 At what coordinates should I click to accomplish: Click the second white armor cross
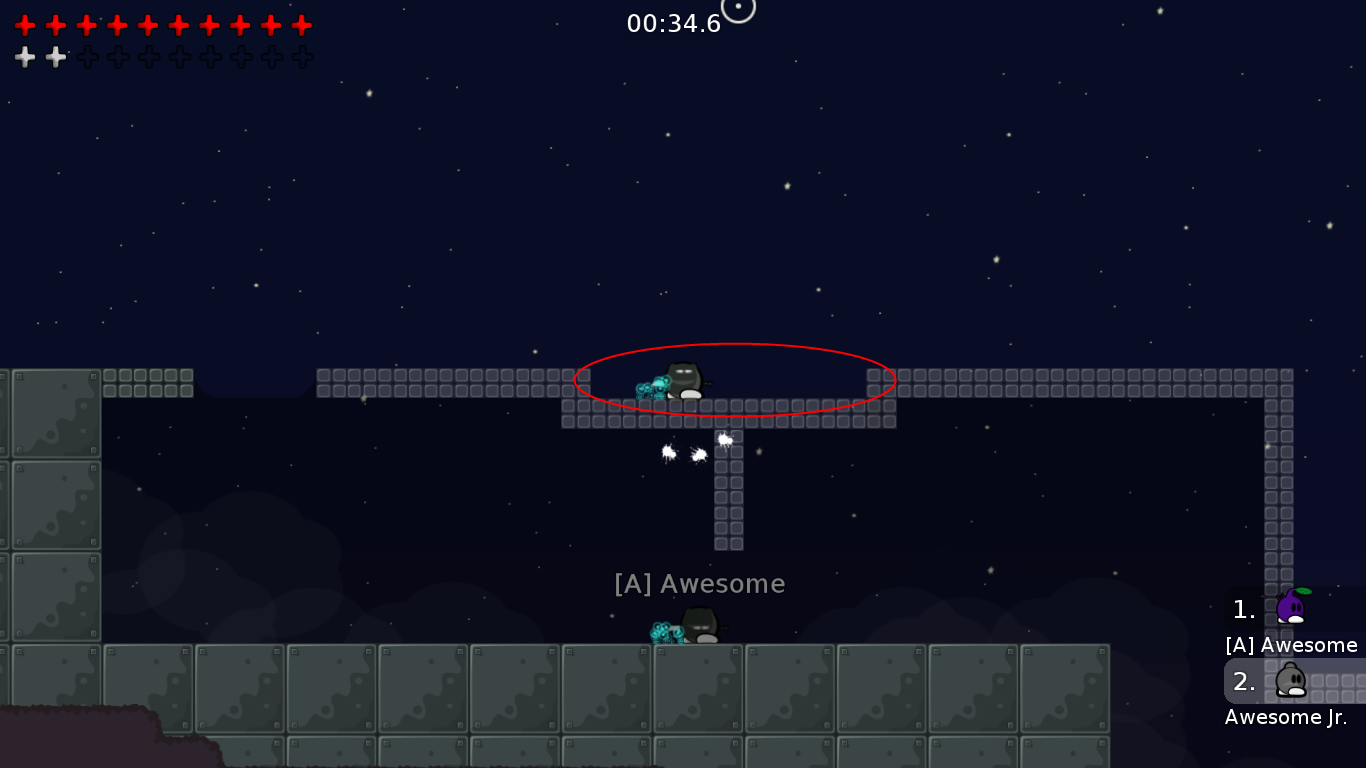click(55, 56)
